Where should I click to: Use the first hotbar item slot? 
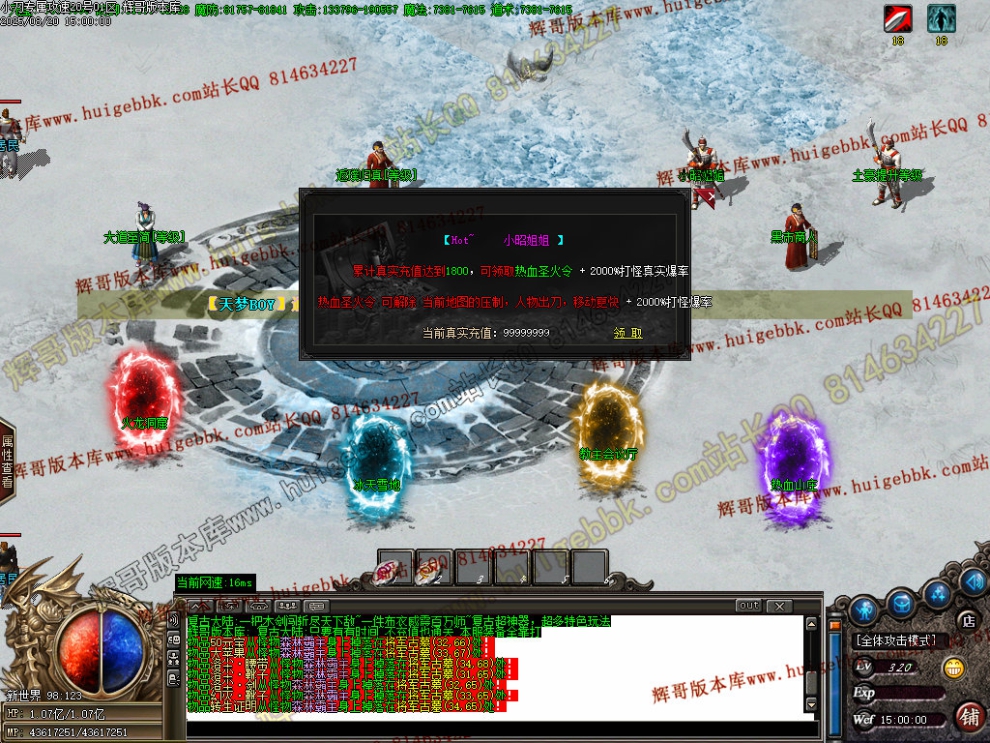394,567
